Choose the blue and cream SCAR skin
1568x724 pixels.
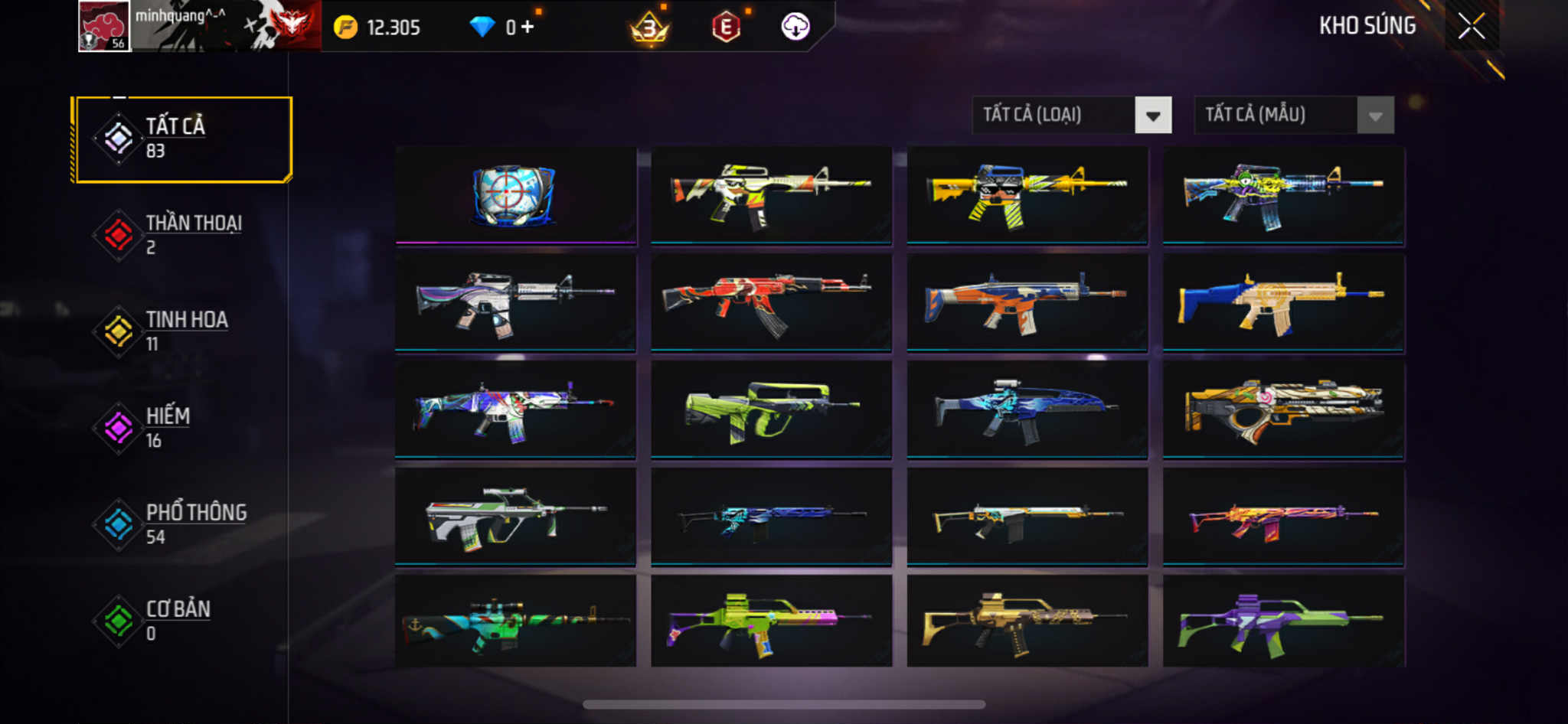pyautogui.click(x=1283, y=303)
